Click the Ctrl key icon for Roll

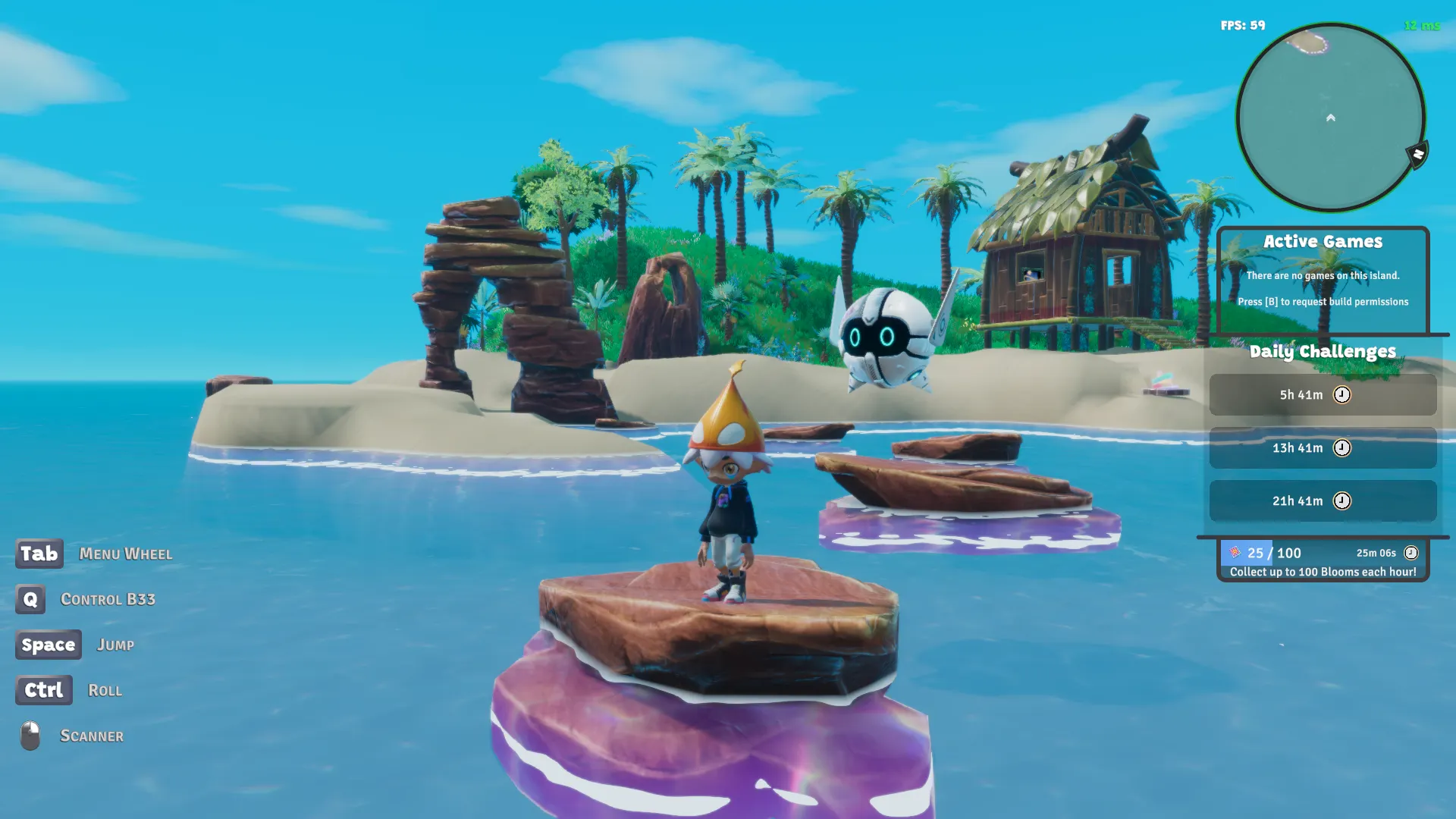[x=43, y=690]
